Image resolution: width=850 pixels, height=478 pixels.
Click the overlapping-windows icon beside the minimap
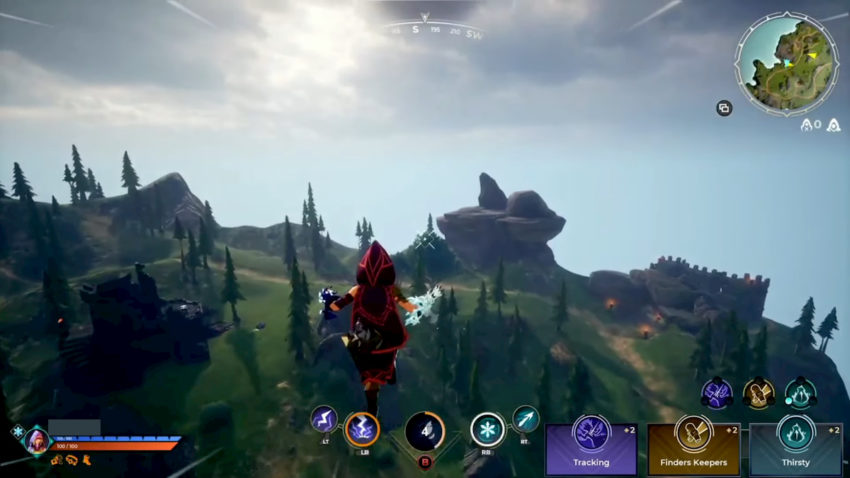pos(724,108)
